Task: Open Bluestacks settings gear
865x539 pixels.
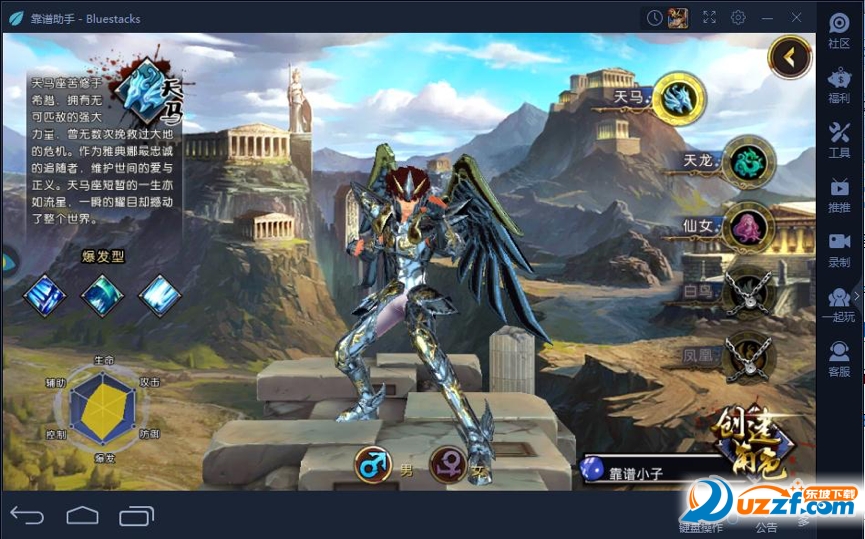Action: click(x=738, y=17)
